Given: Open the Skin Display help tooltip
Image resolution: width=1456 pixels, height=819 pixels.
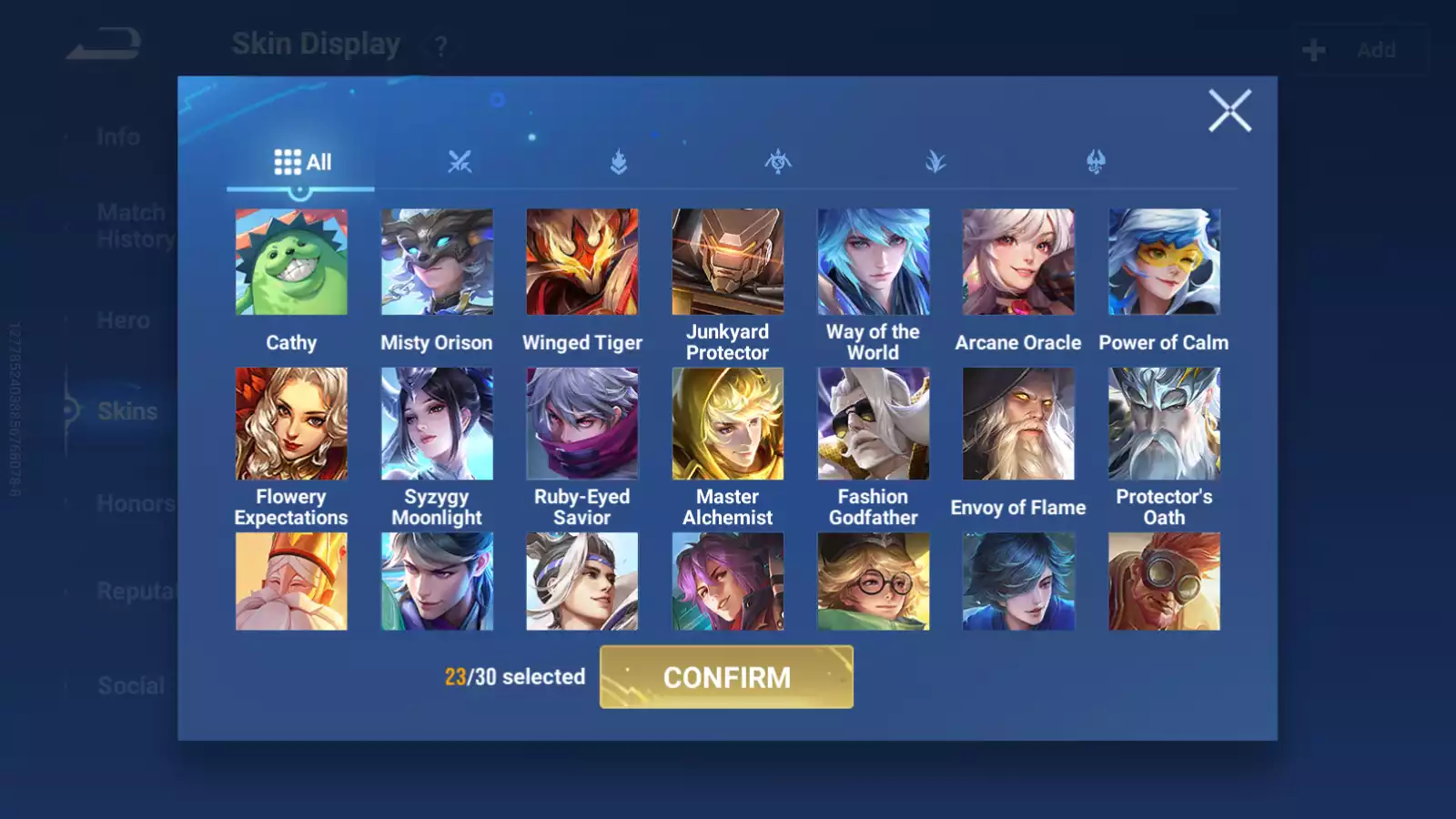Looking at the screenshot, I should [440, 44].
